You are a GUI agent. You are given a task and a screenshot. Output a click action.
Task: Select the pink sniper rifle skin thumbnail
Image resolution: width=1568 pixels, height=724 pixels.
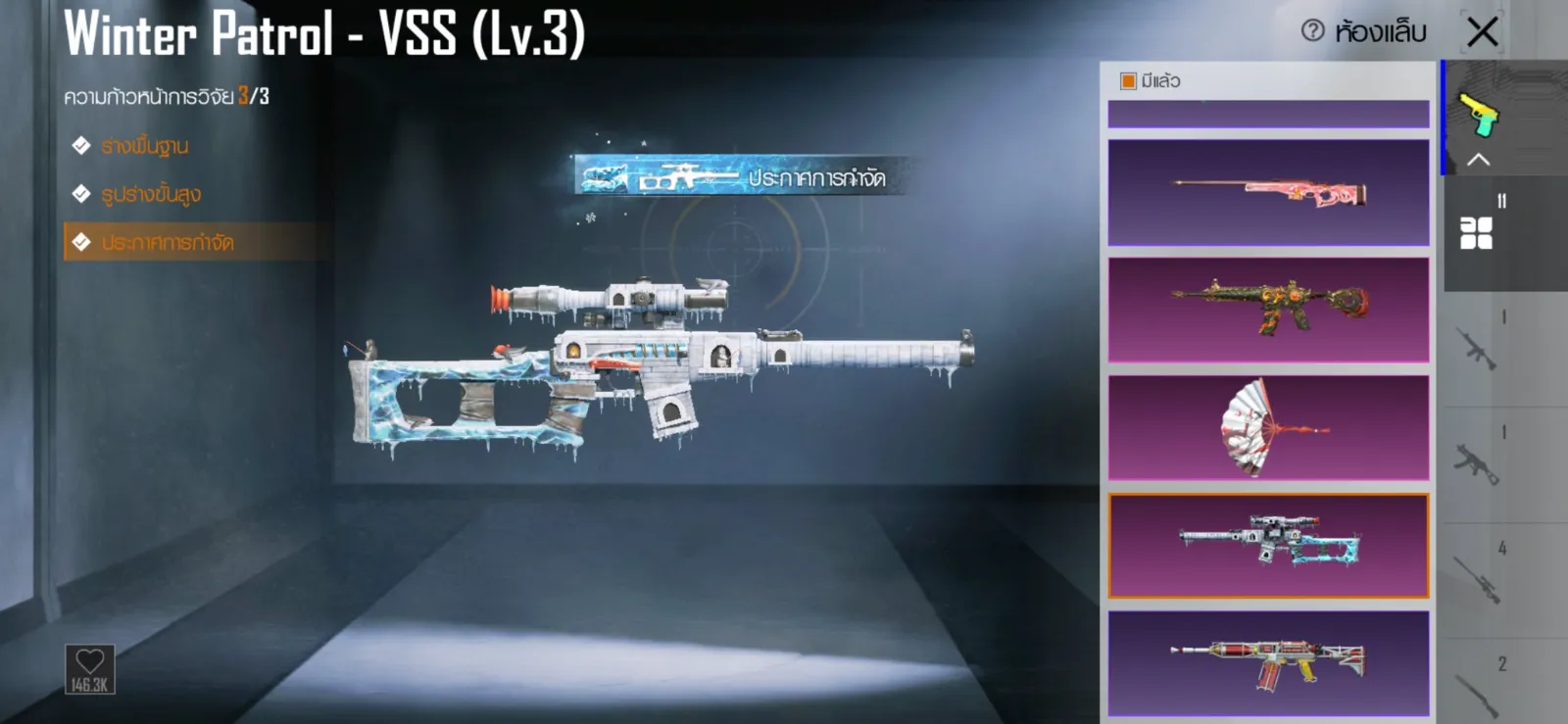1268,192
